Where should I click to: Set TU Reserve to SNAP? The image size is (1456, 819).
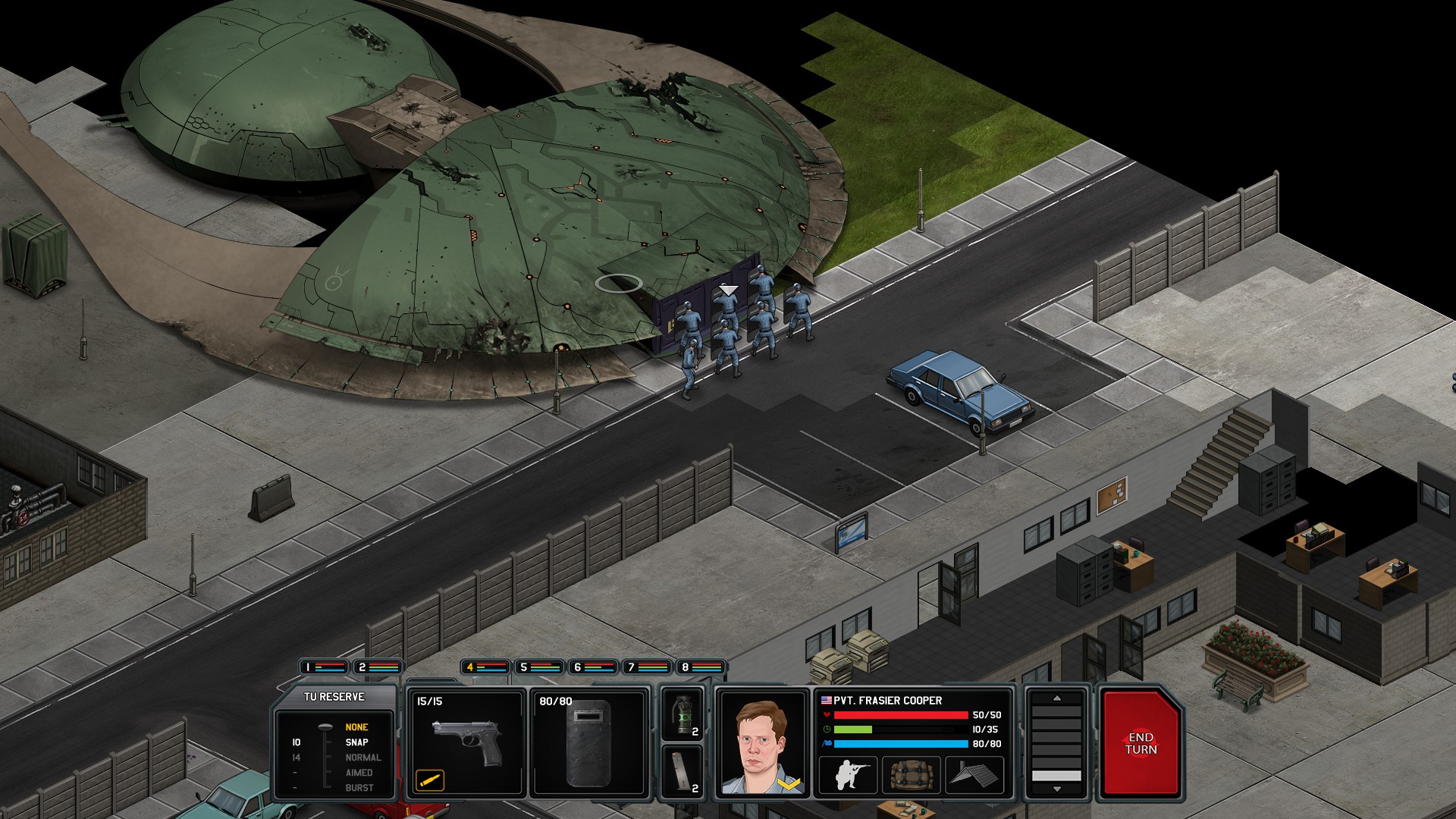[355, 743]
